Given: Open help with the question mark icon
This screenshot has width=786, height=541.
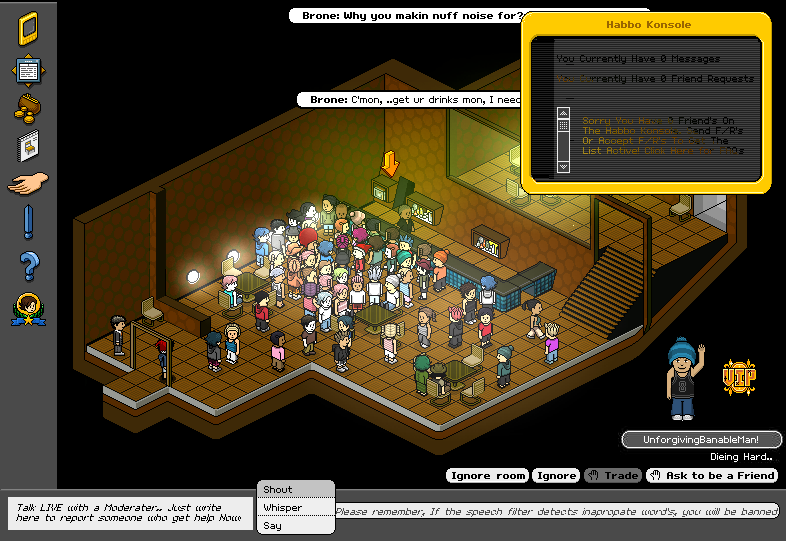Looking at the screenshot, I should pos(28,266).
